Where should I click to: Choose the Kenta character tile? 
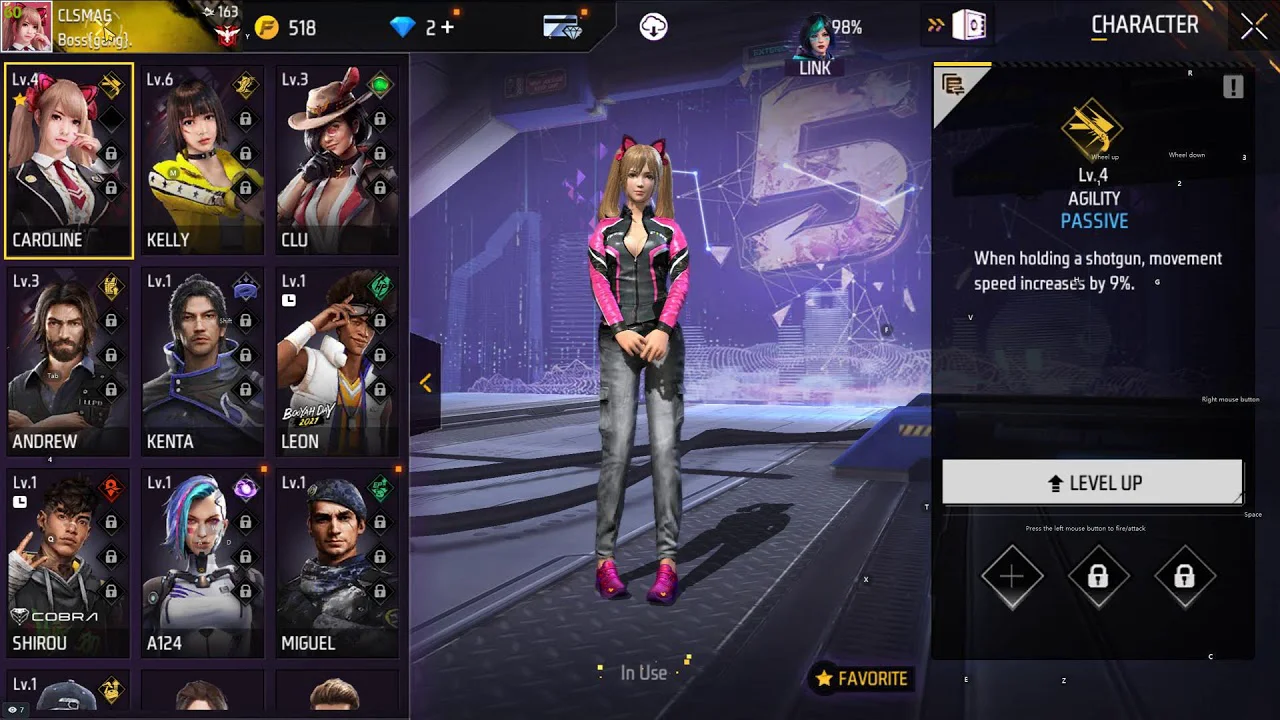point(202,362)
